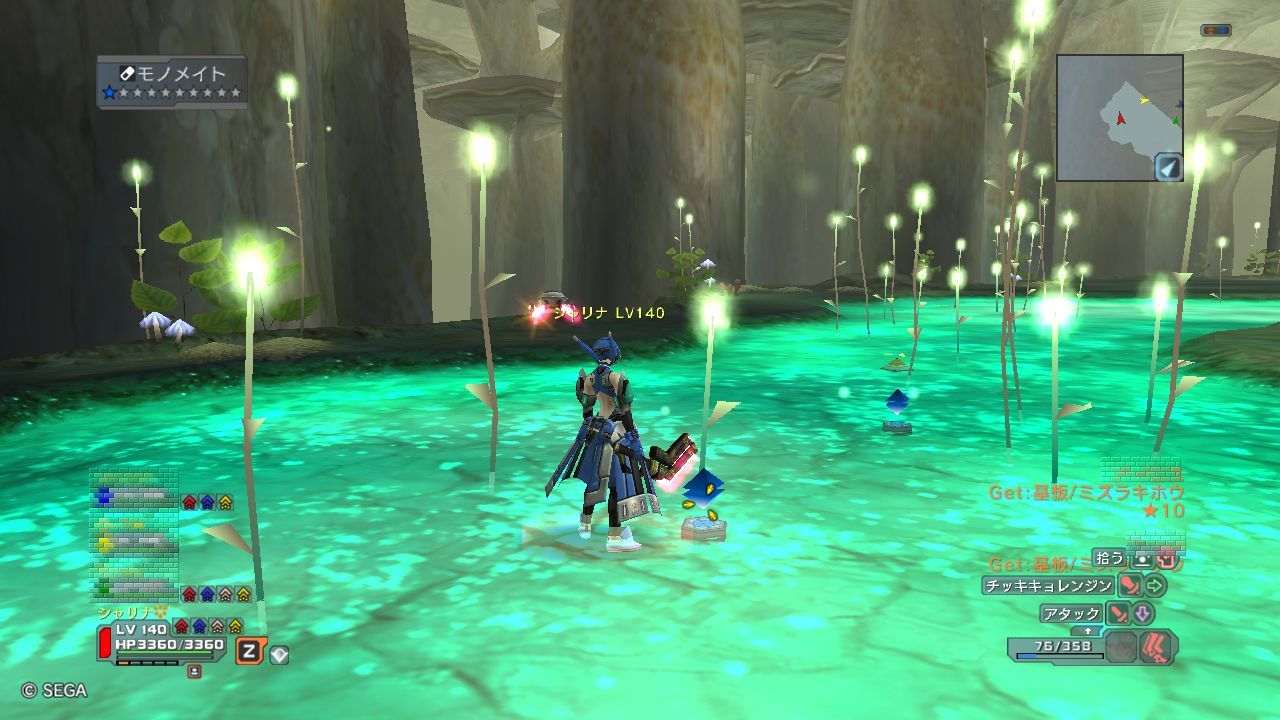Viewport: 1280px width, 720px height.
Task: Choose the 拾う pickup prompt
Action: (x=1108, y=558)
